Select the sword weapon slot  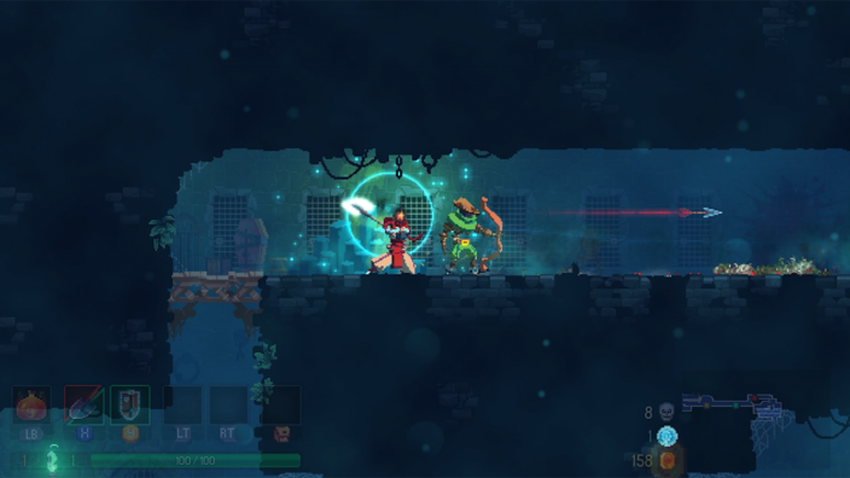(x=83, y=405)
